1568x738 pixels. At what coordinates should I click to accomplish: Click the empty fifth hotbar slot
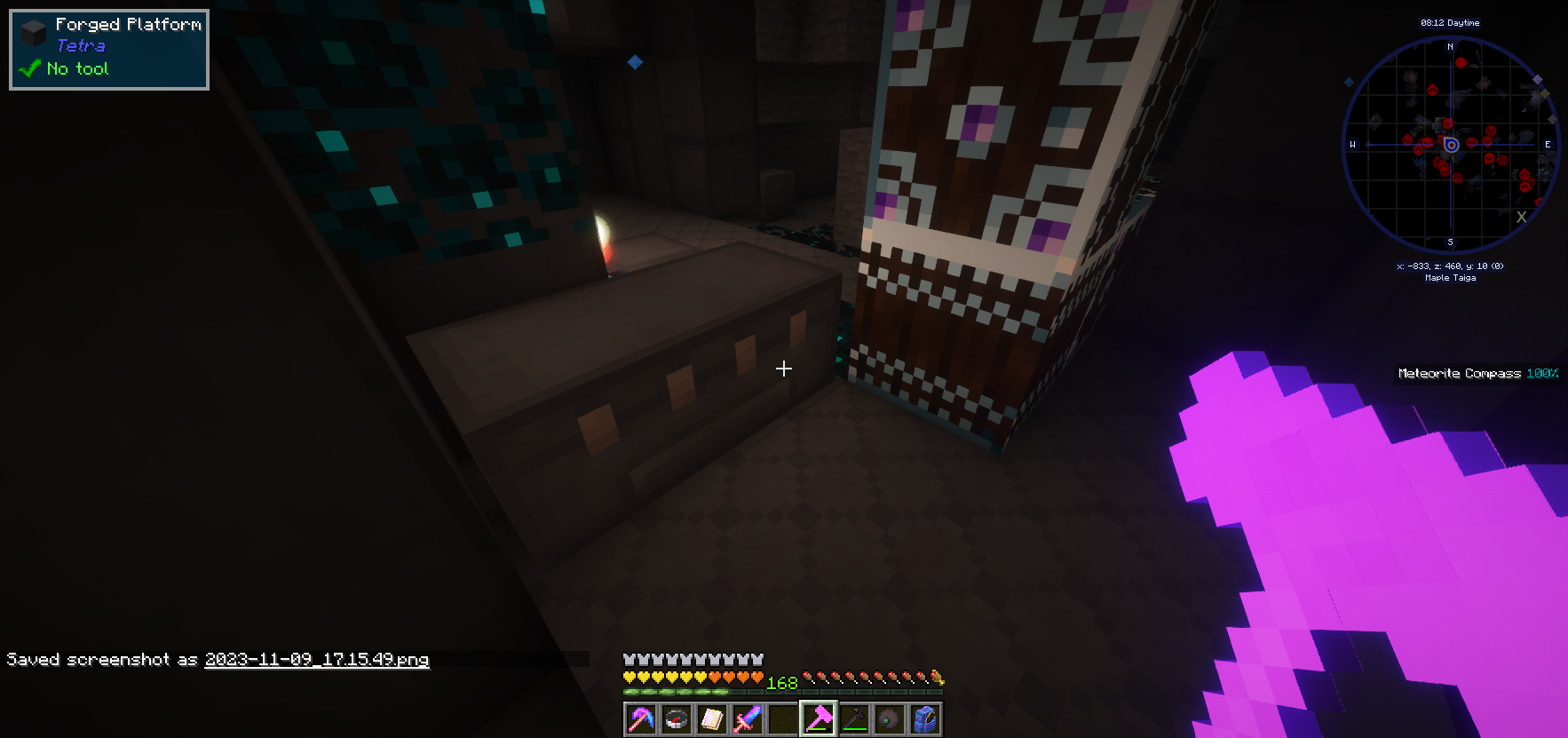point(783,718)
